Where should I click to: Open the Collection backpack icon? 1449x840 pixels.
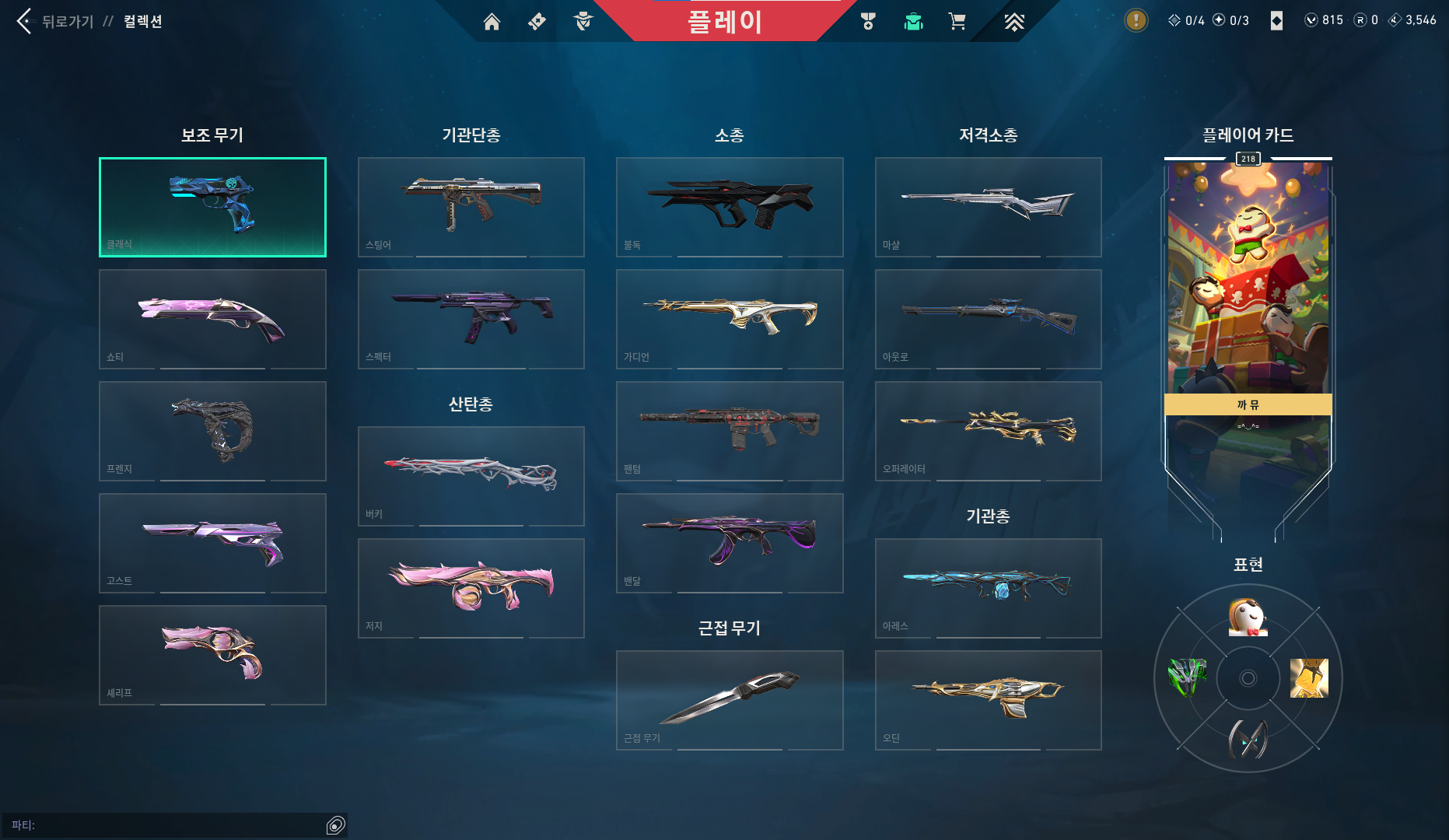click(912, 21)
